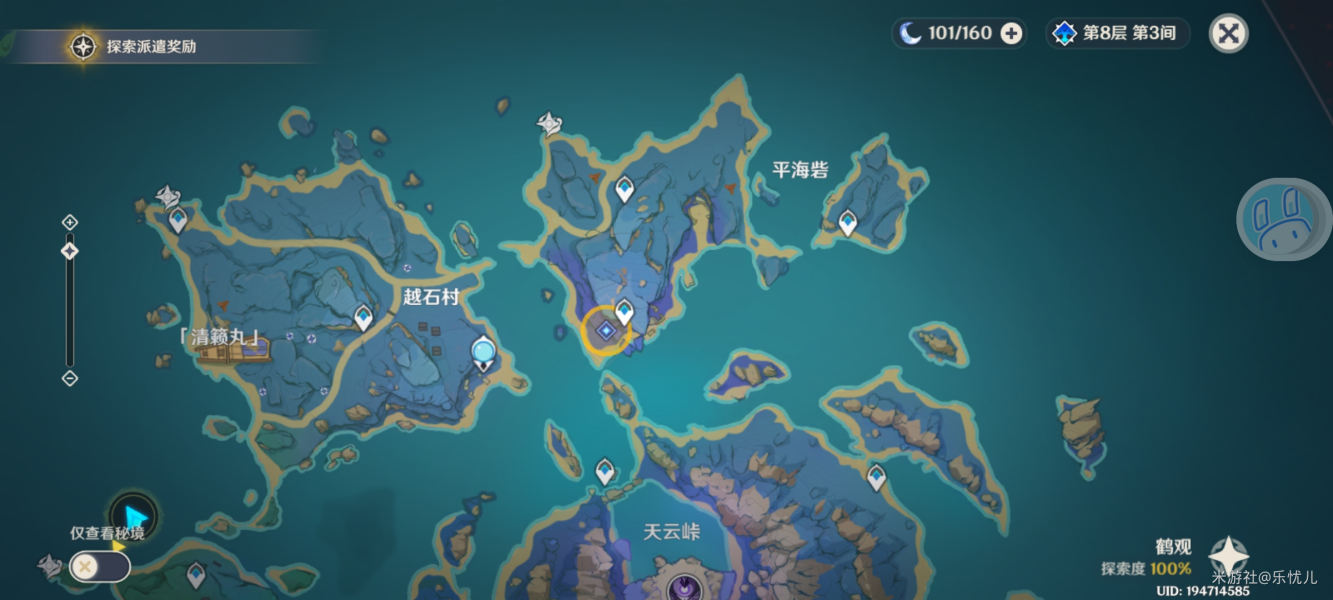The height and width of the screenshot is (600, 1333).
Task: Open 探索派遣奖励 expedition rewards
Action: (83, 46)
